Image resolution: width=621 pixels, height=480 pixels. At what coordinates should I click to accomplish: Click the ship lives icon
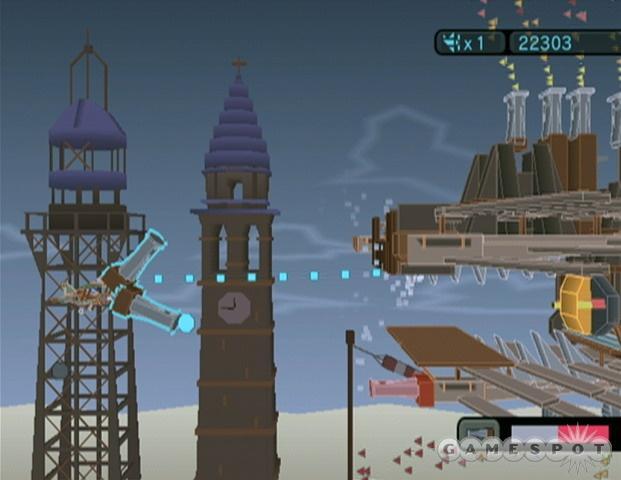coord(451,42)
